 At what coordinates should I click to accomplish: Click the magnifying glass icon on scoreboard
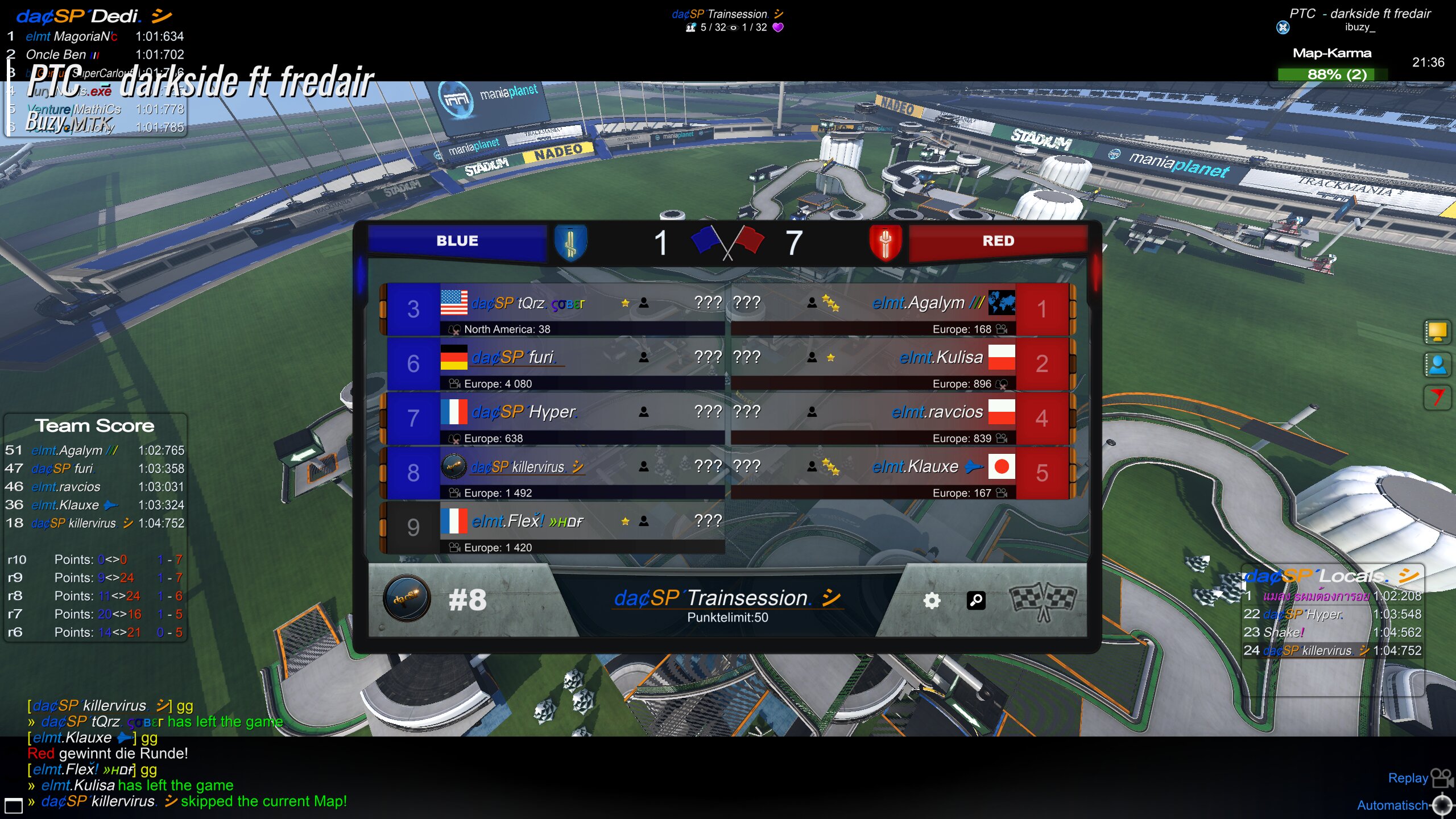click(976, 601)
